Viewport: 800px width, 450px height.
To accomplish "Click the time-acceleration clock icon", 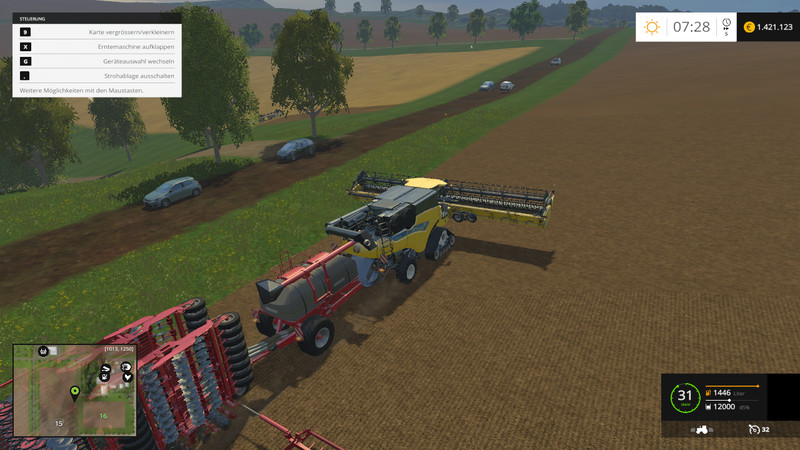I will click(726, 24).
